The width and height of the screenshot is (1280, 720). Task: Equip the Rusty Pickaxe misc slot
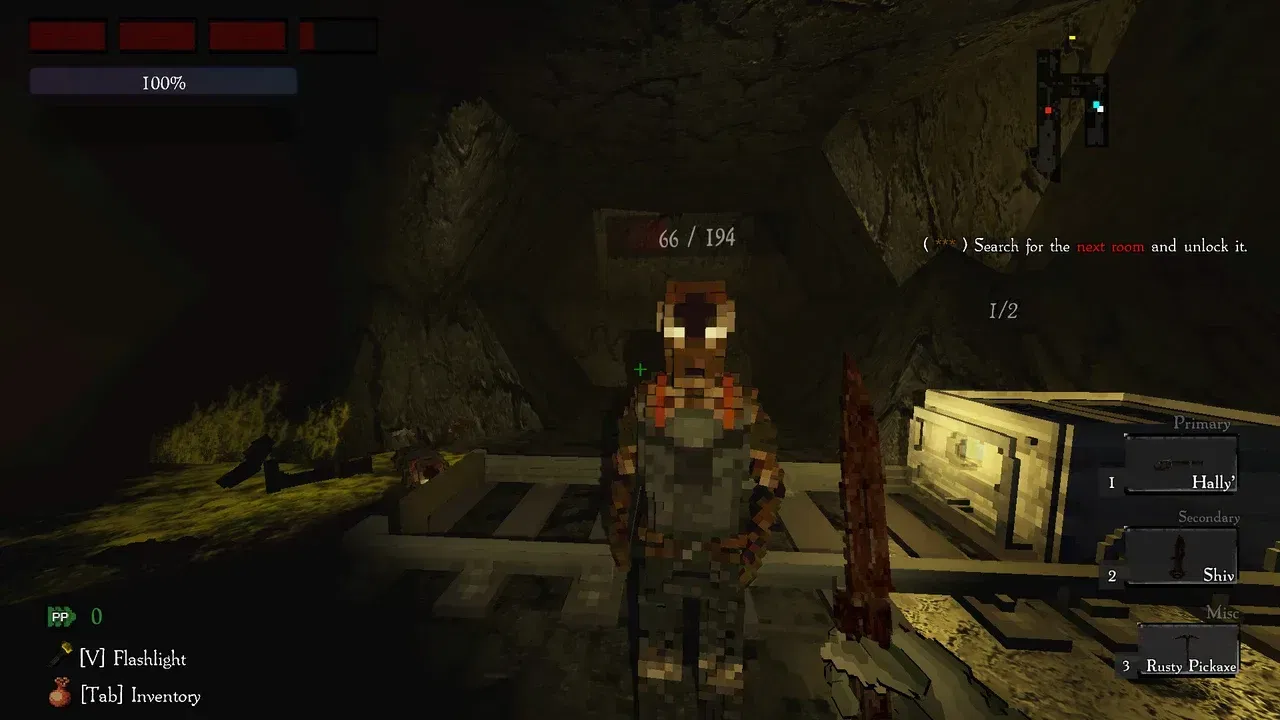coord(1188,649)
